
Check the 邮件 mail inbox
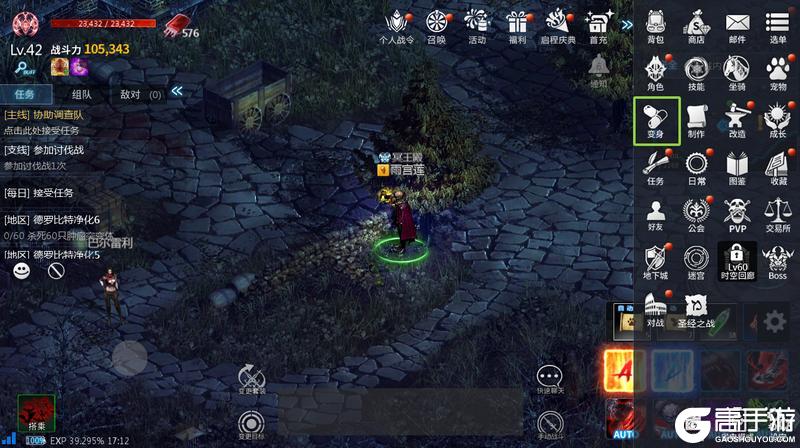pos(737,26)
